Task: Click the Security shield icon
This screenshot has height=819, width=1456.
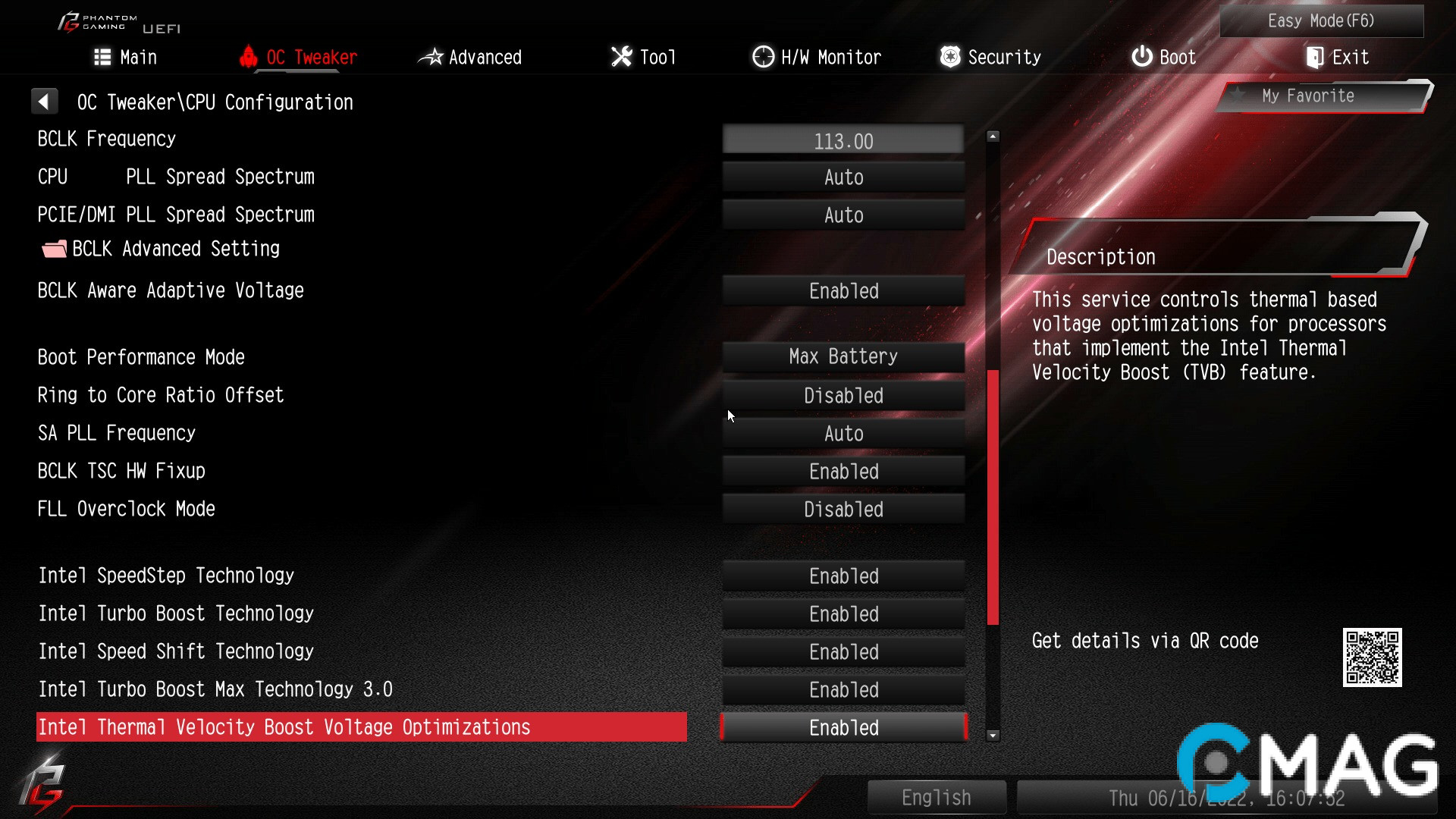Action: coord(949,56)
